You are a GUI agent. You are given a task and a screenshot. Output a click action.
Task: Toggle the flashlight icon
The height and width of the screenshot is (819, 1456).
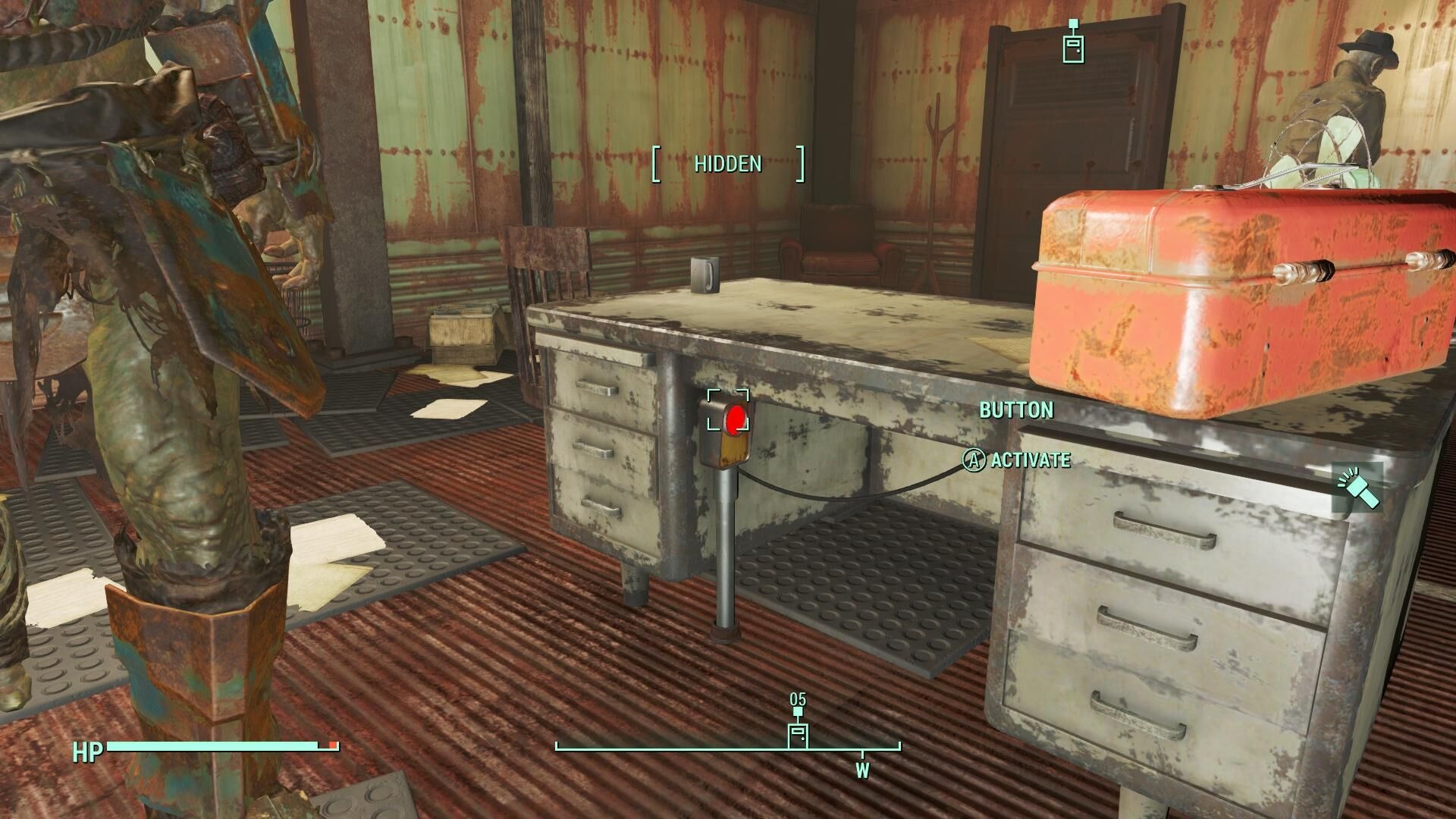(1358, 487)
